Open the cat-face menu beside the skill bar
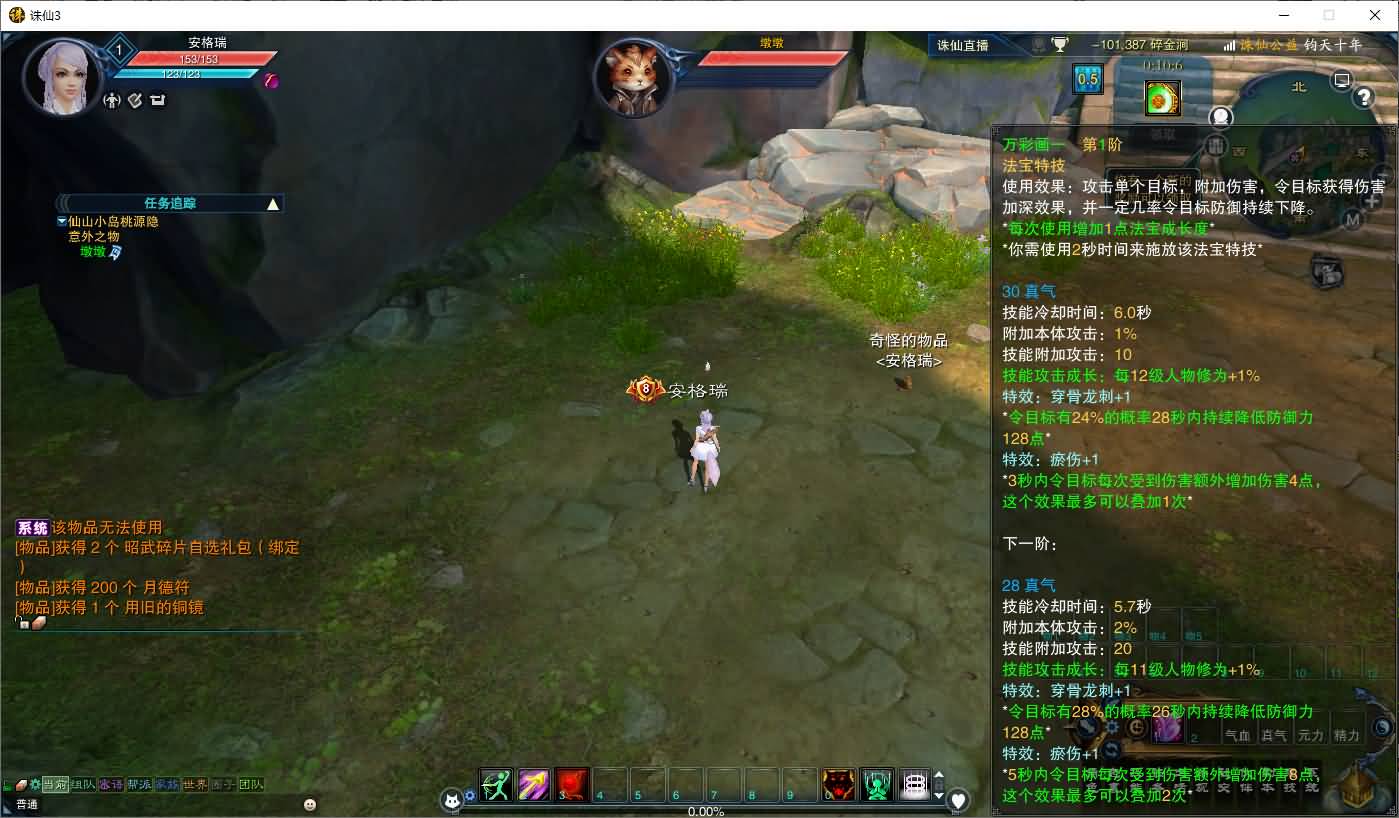Viewport: 1399px width, 818px height. pyautogui.click(x=452, y=800)
